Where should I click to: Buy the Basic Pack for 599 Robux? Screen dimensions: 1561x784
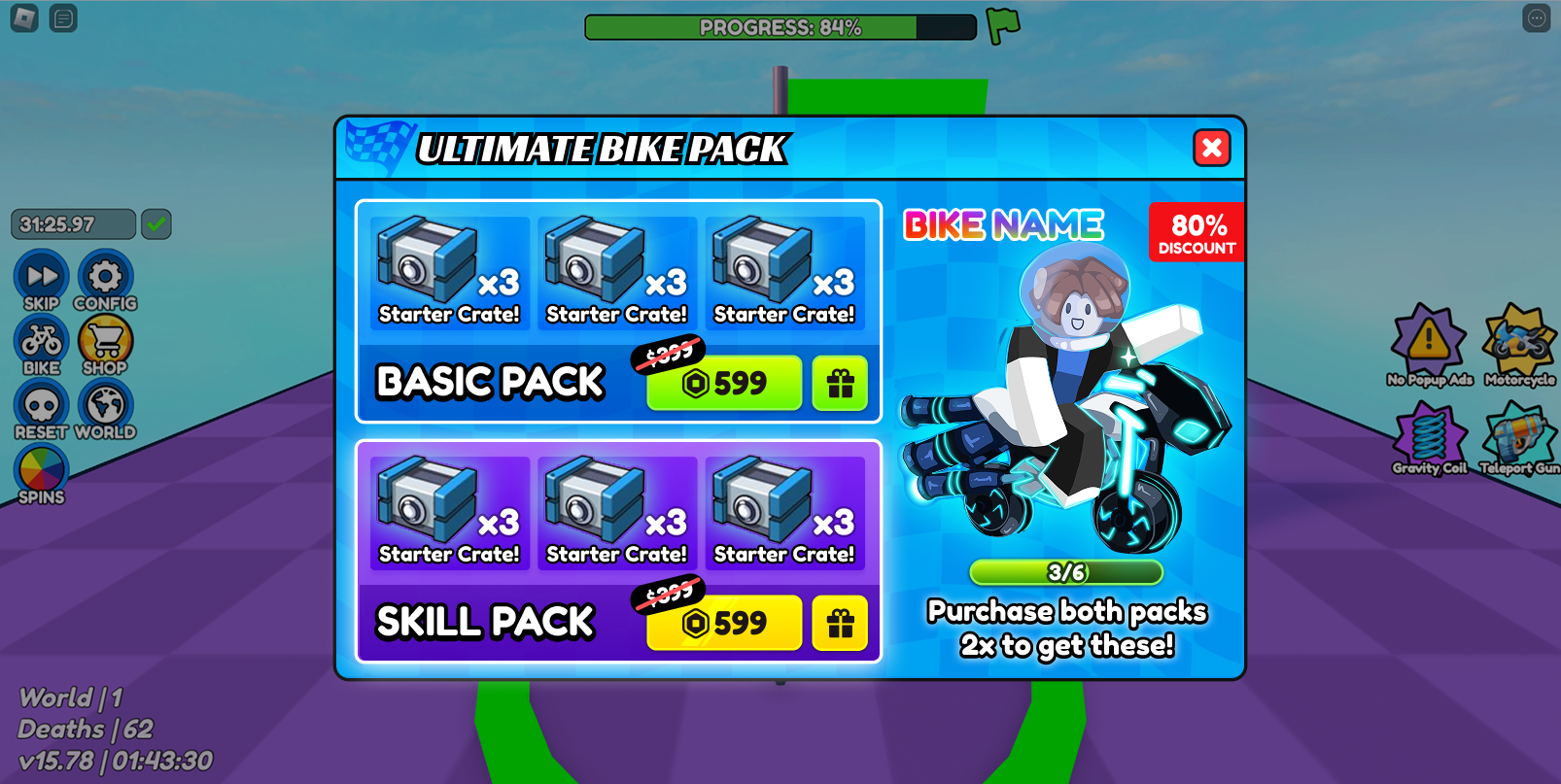(724, 383)
